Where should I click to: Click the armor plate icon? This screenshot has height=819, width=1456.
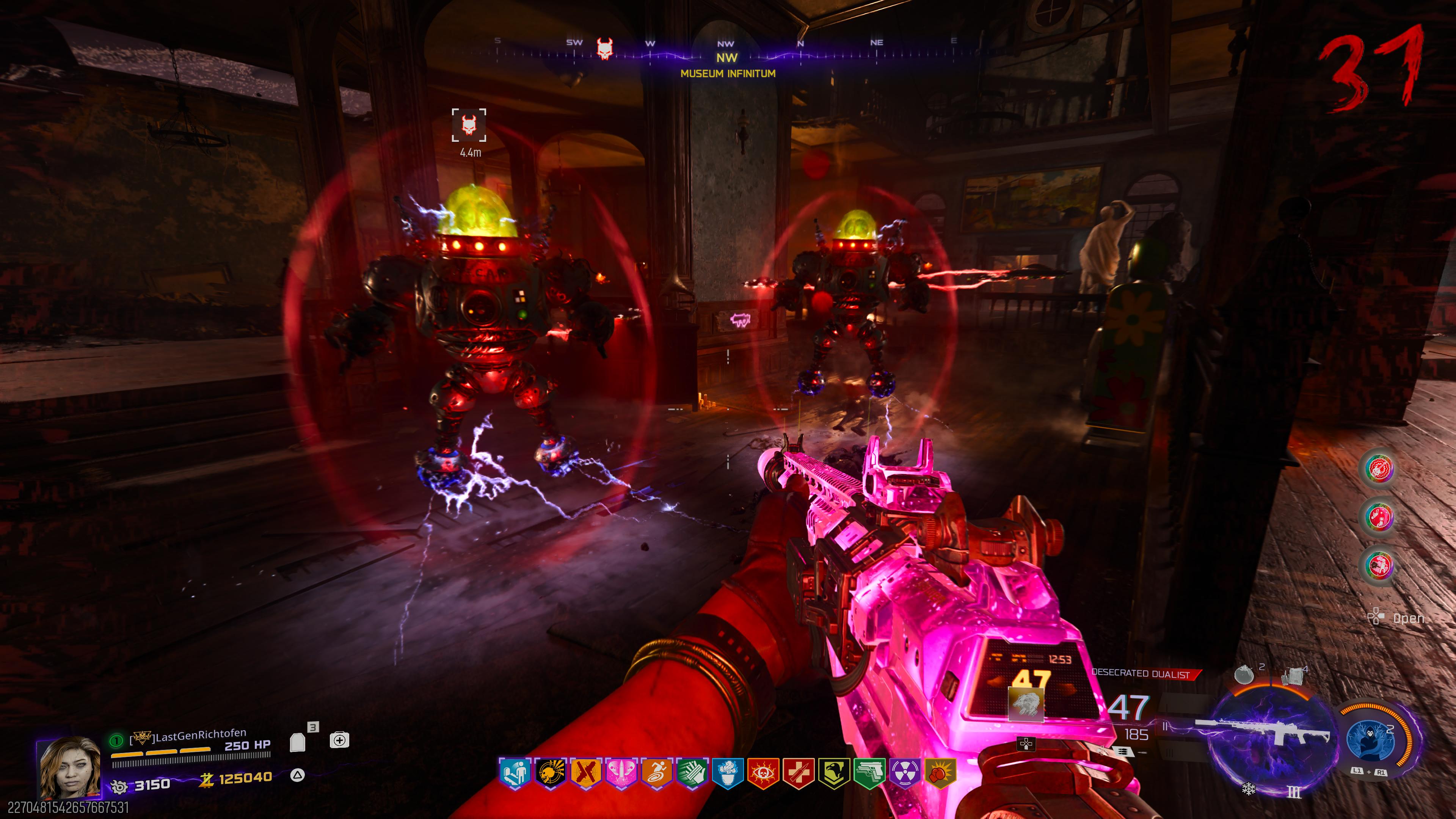coord(298,742)
